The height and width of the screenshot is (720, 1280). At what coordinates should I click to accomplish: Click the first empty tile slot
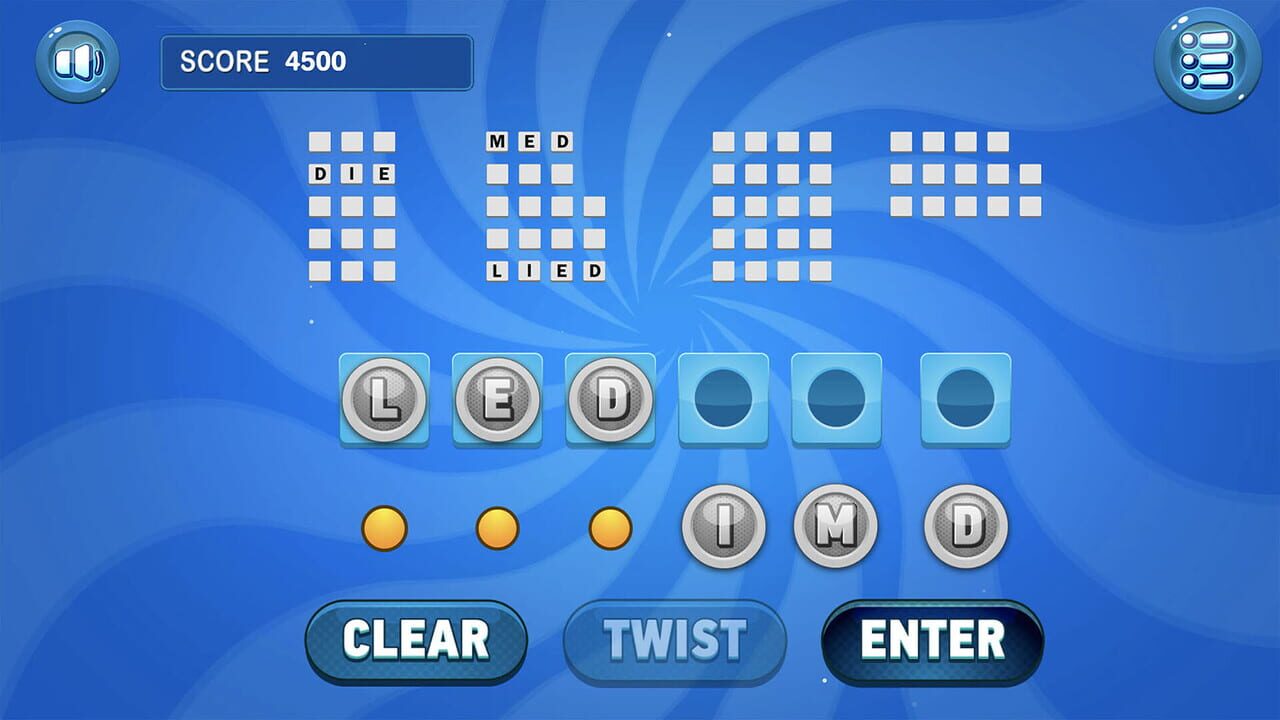(x=723, y=400)
